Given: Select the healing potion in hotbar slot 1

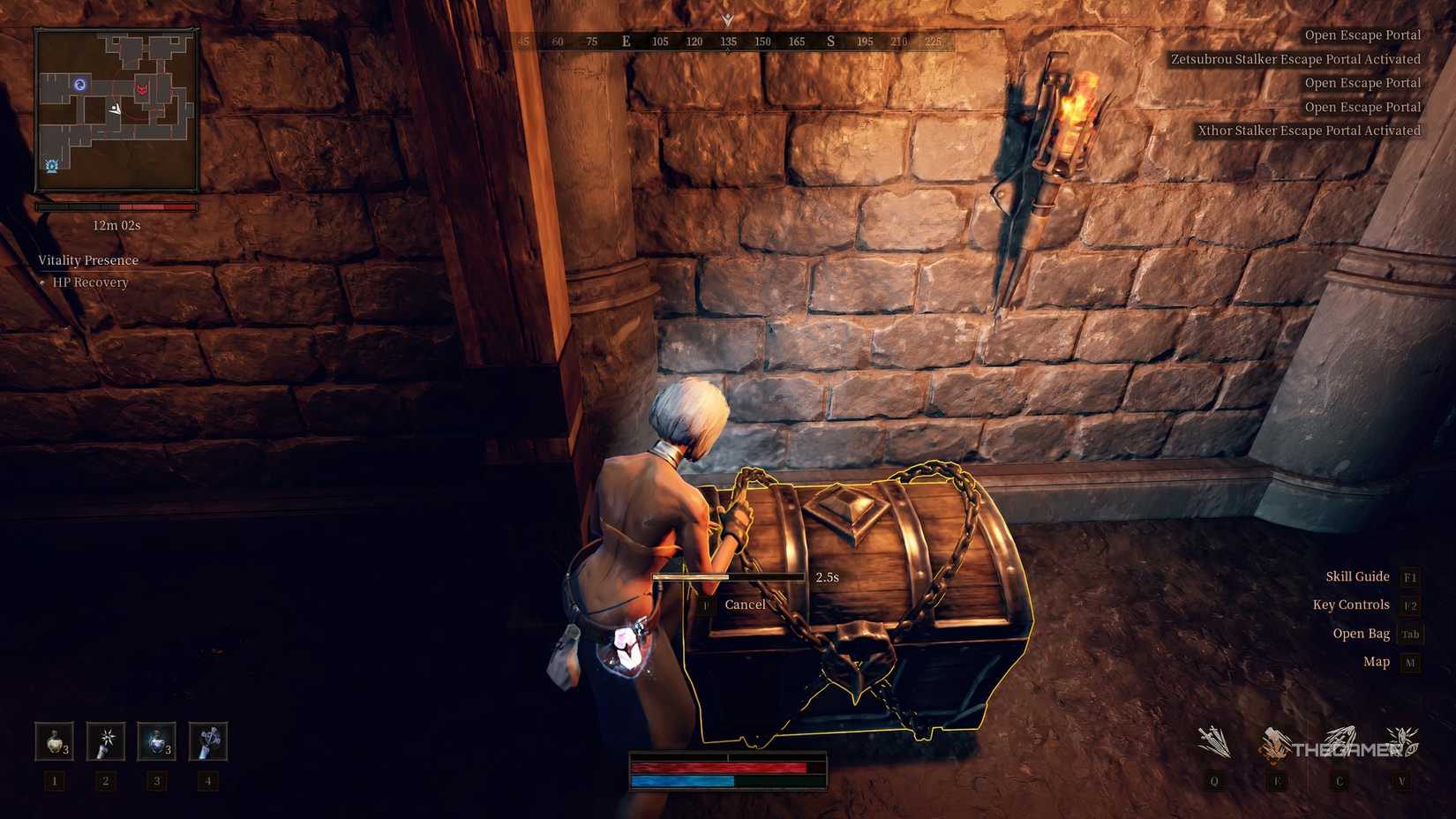Looking at the screenshot, I should click(53, 741).
